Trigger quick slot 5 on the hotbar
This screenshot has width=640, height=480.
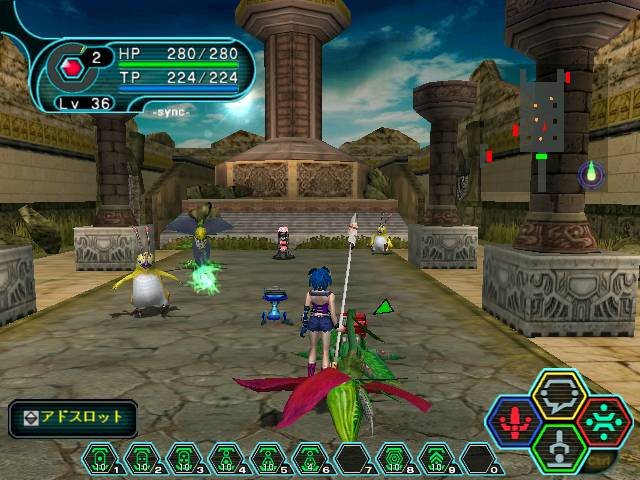[x=266, y=459]
